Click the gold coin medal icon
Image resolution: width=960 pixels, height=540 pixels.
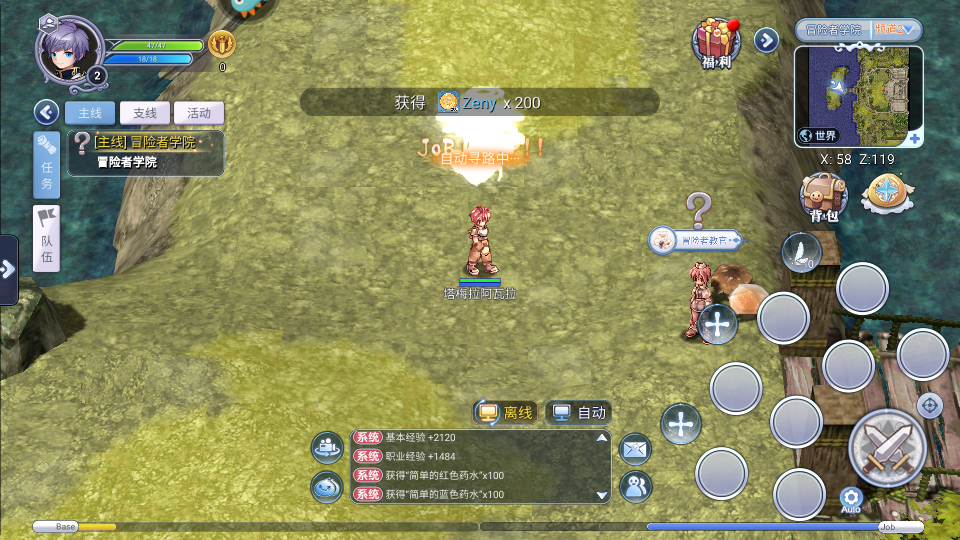click(221, 44)
